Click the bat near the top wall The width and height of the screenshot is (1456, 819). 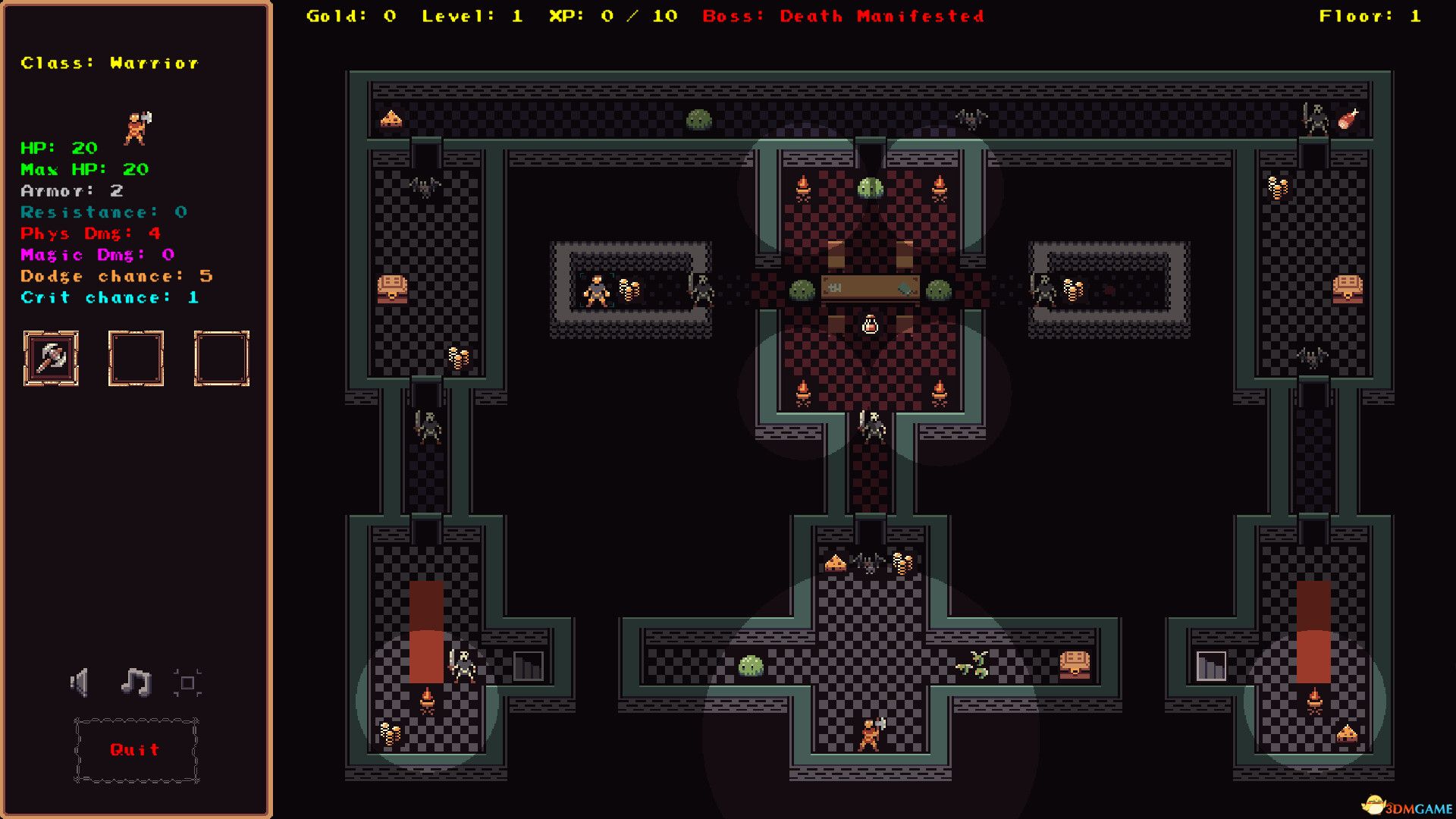971,118
